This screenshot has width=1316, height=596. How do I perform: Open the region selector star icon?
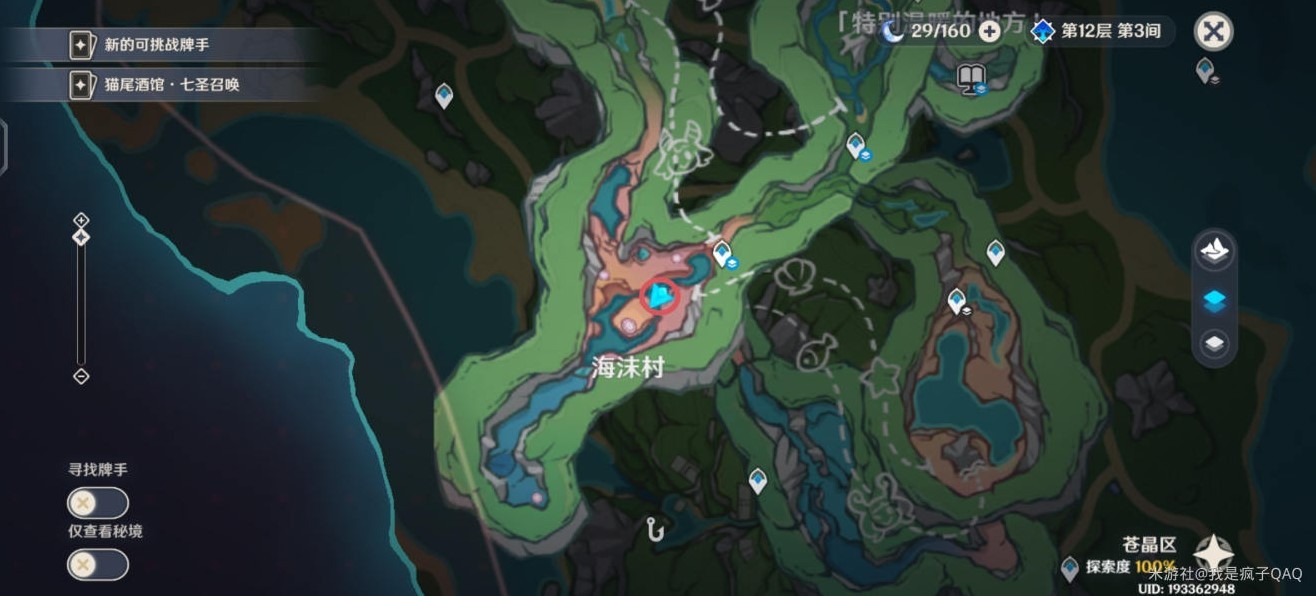click(1213, 553)
